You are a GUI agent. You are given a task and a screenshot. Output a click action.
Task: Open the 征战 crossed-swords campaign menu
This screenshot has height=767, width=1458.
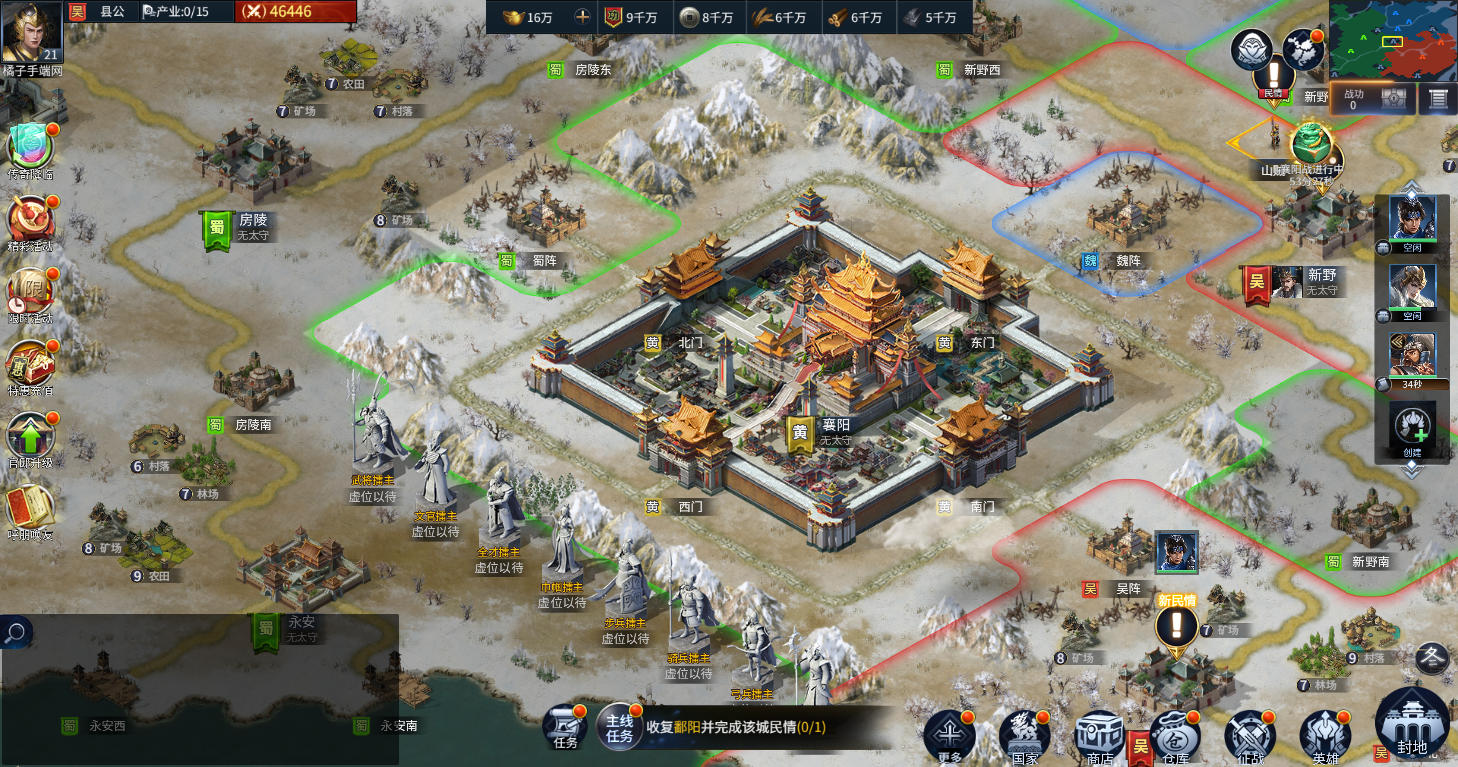coord(1250,736)
